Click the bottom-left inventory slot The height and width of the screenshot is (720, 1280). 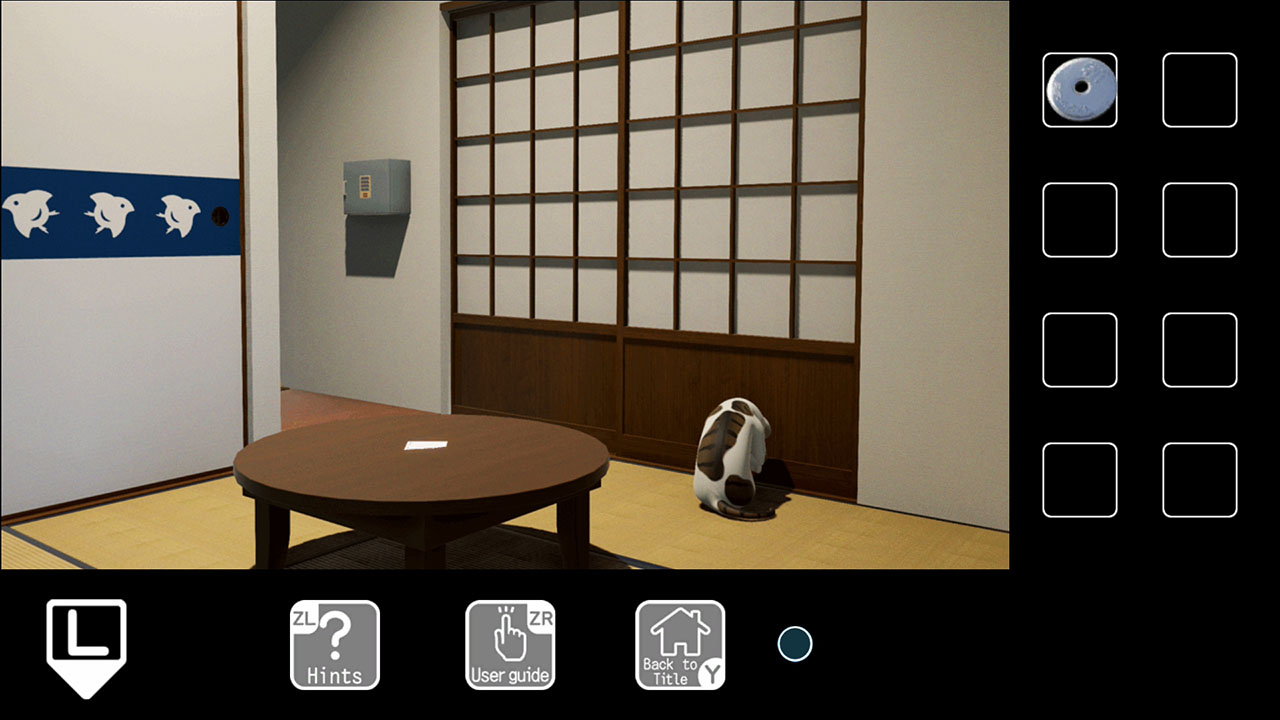(1080, 480)
